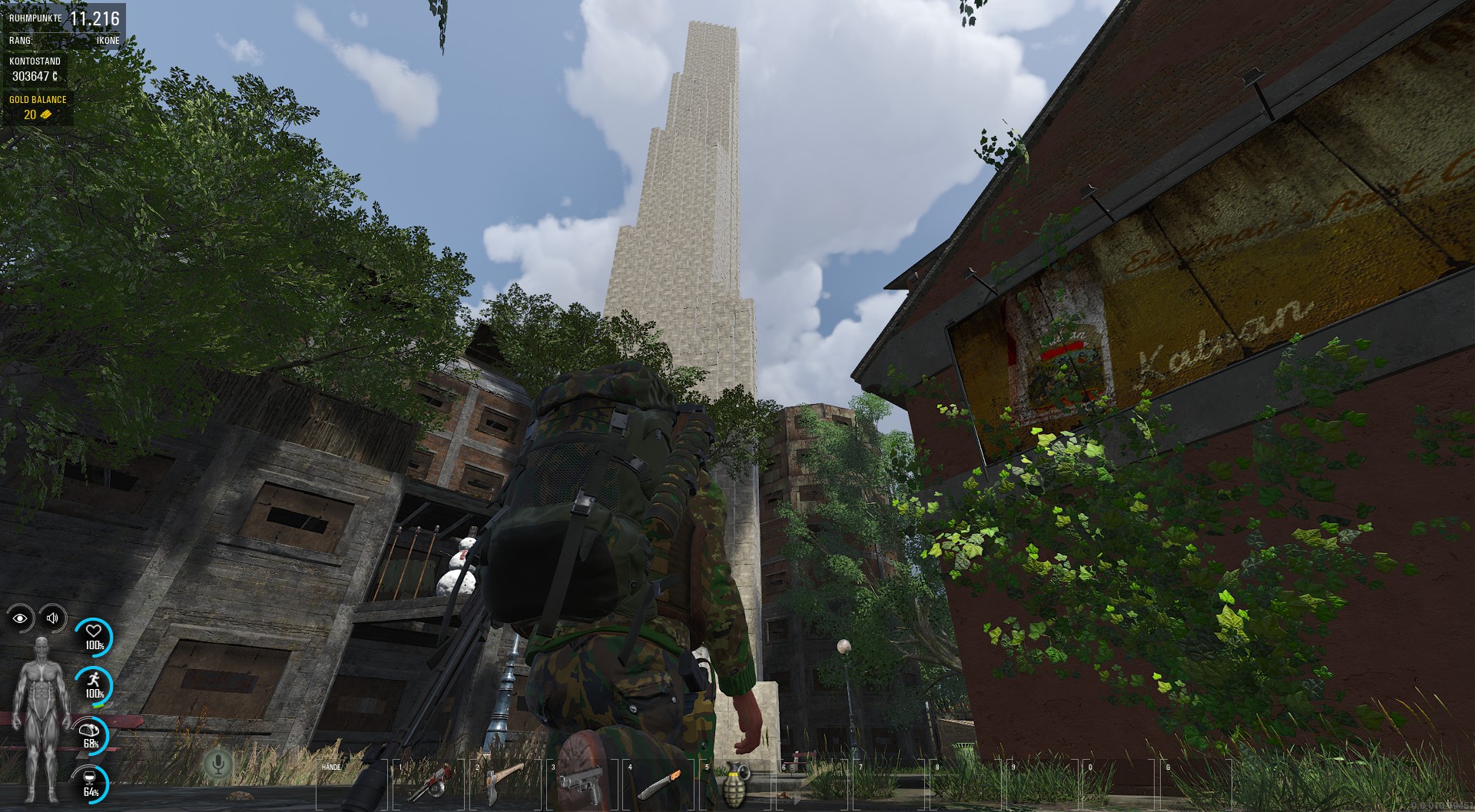Screen dimensions: 1475x812
Task: Equip the red power saw in slot 1
Action: (x=429, y=784)
